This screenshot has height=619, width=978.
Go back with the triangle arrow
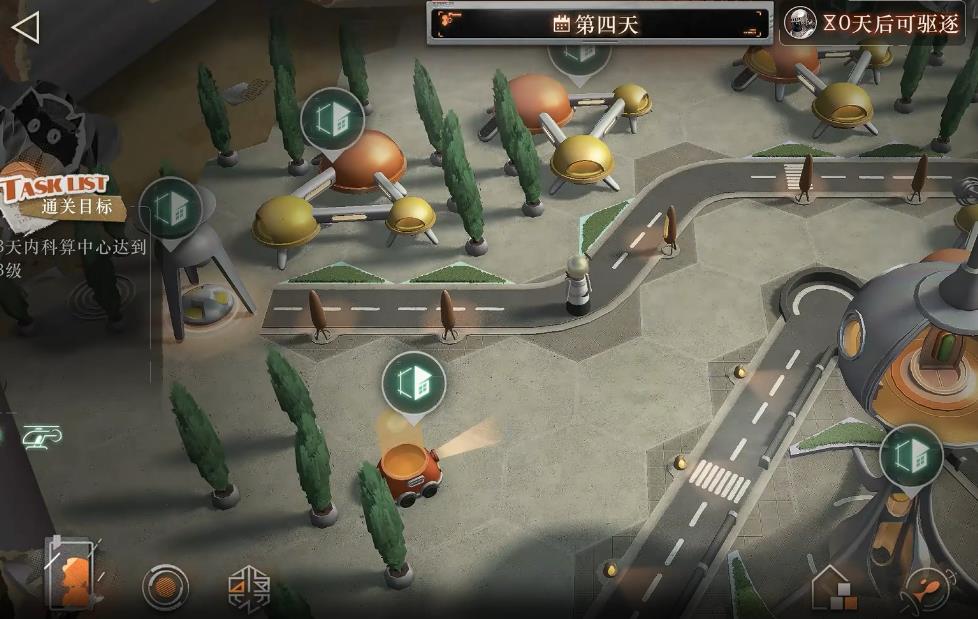[x=25, y=28]
